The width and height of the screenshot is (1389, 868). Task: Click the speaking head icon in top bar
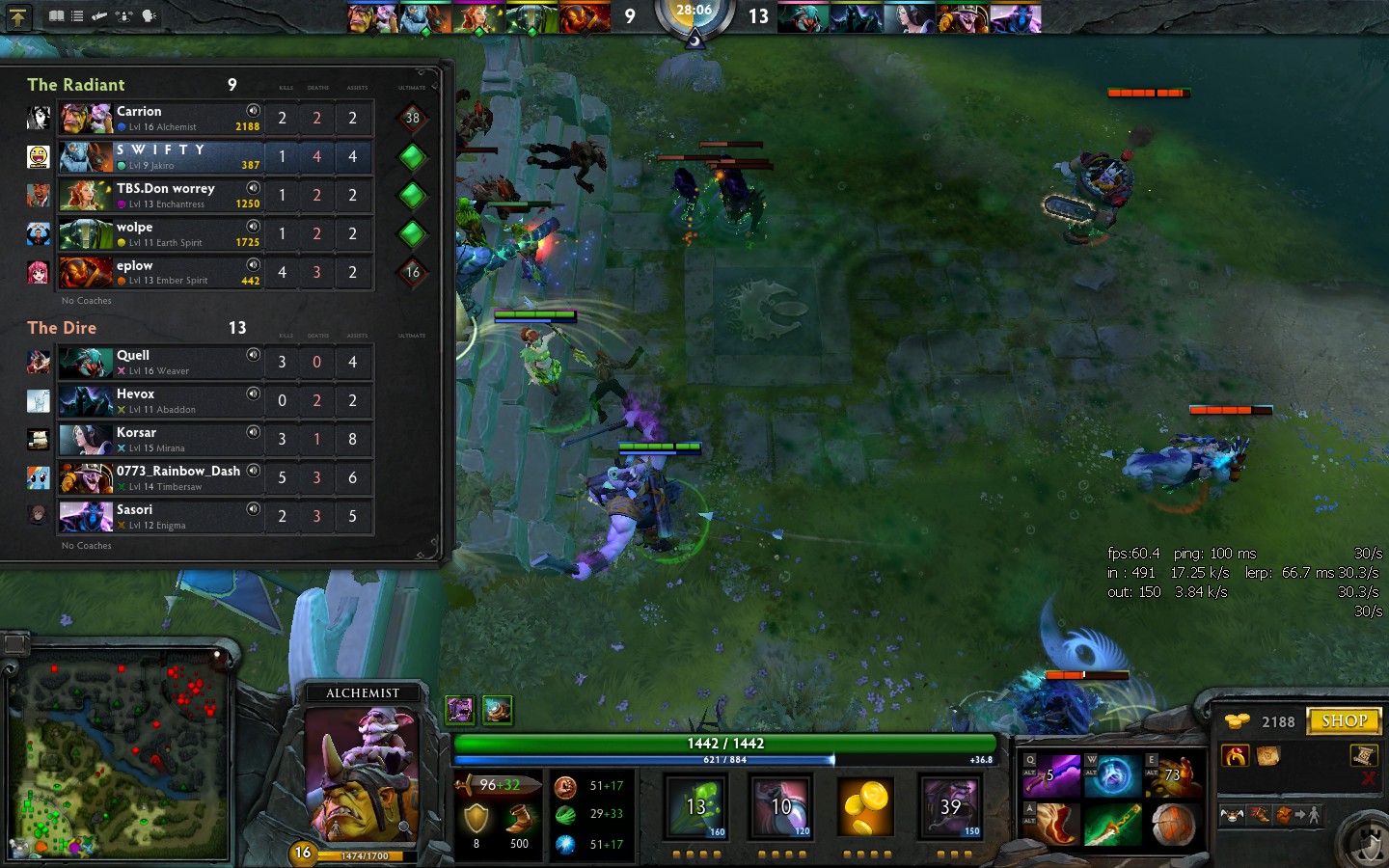point(149,16)
